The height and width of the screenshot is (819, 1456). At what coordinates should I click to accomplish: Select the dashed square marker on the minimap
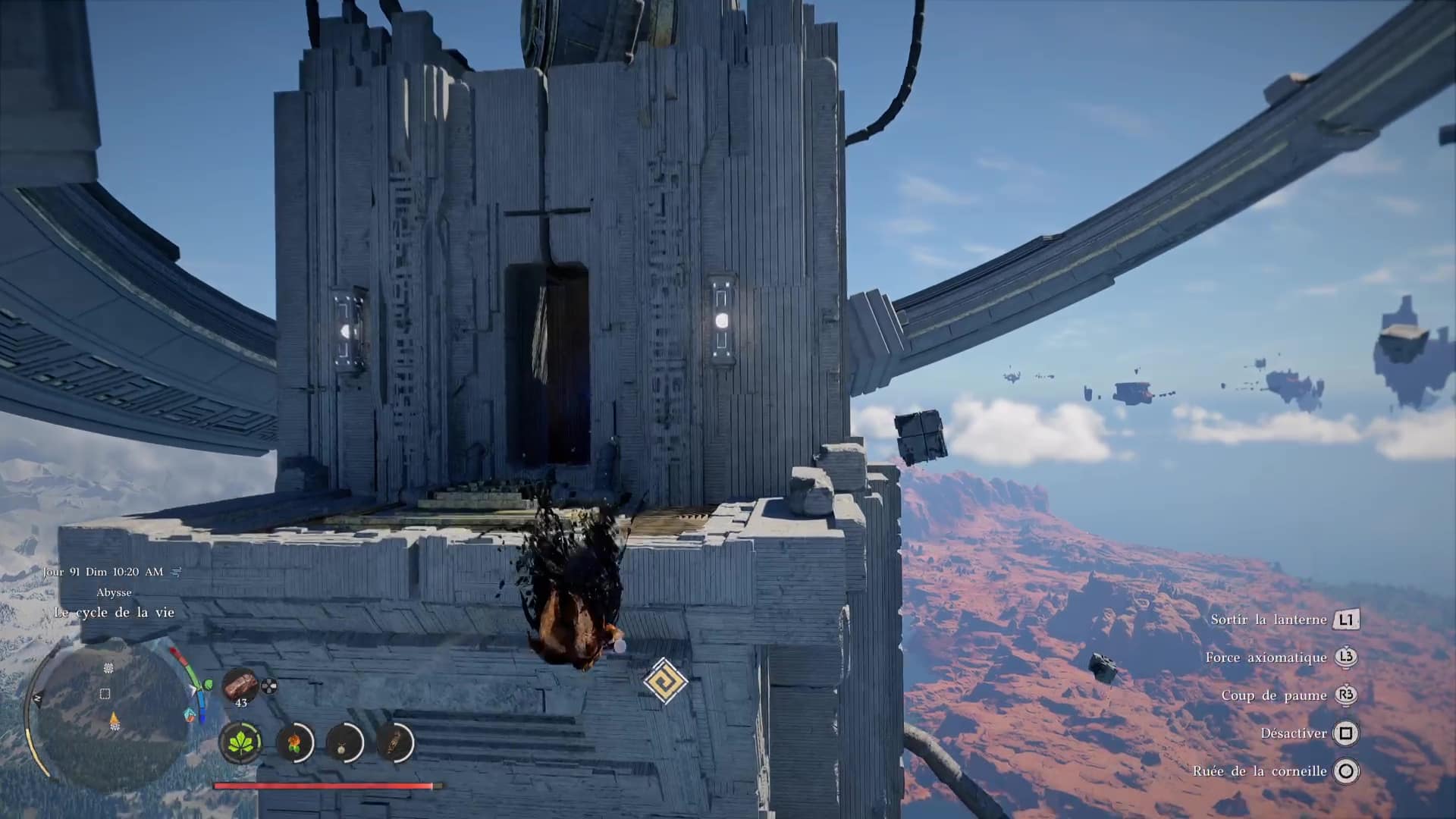(x=105, y=693)
